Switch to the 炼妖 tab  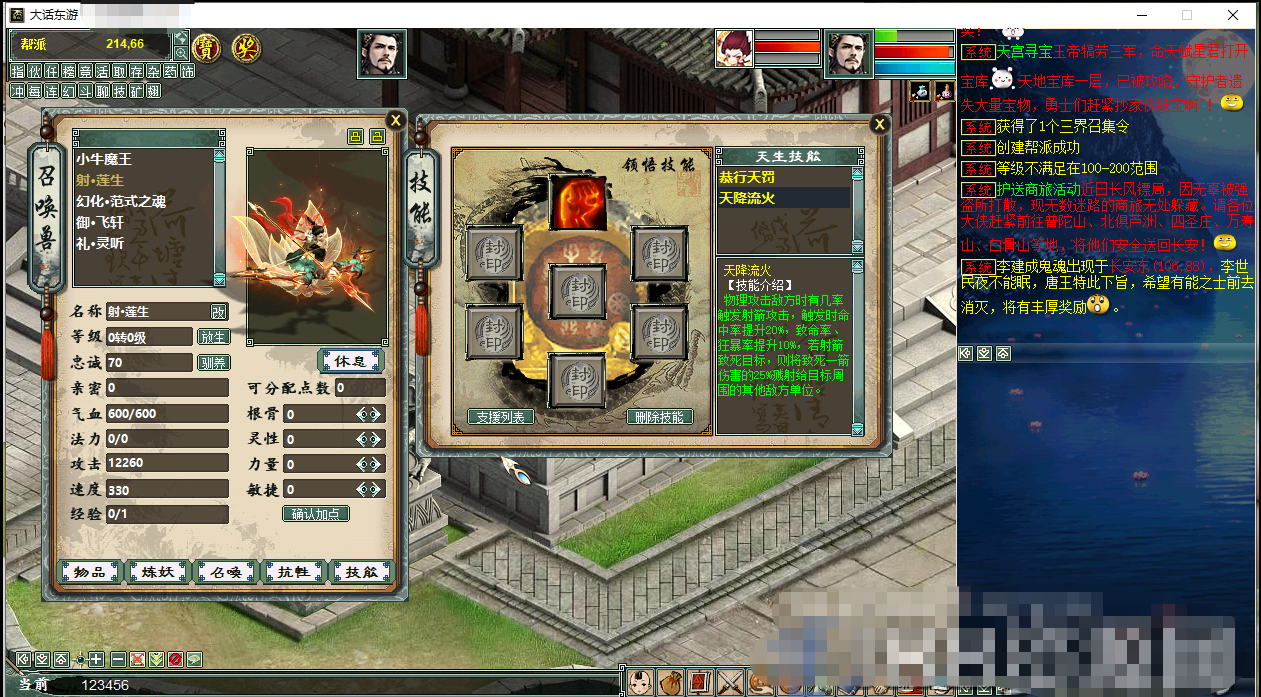click(158, 572)
